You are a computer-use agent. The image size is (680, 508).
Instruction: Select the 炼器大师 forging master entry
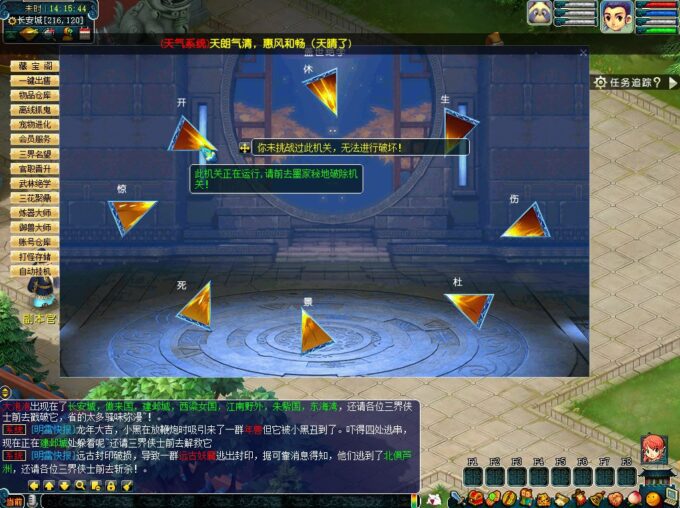pyautogui.click(x=34, y=212)
